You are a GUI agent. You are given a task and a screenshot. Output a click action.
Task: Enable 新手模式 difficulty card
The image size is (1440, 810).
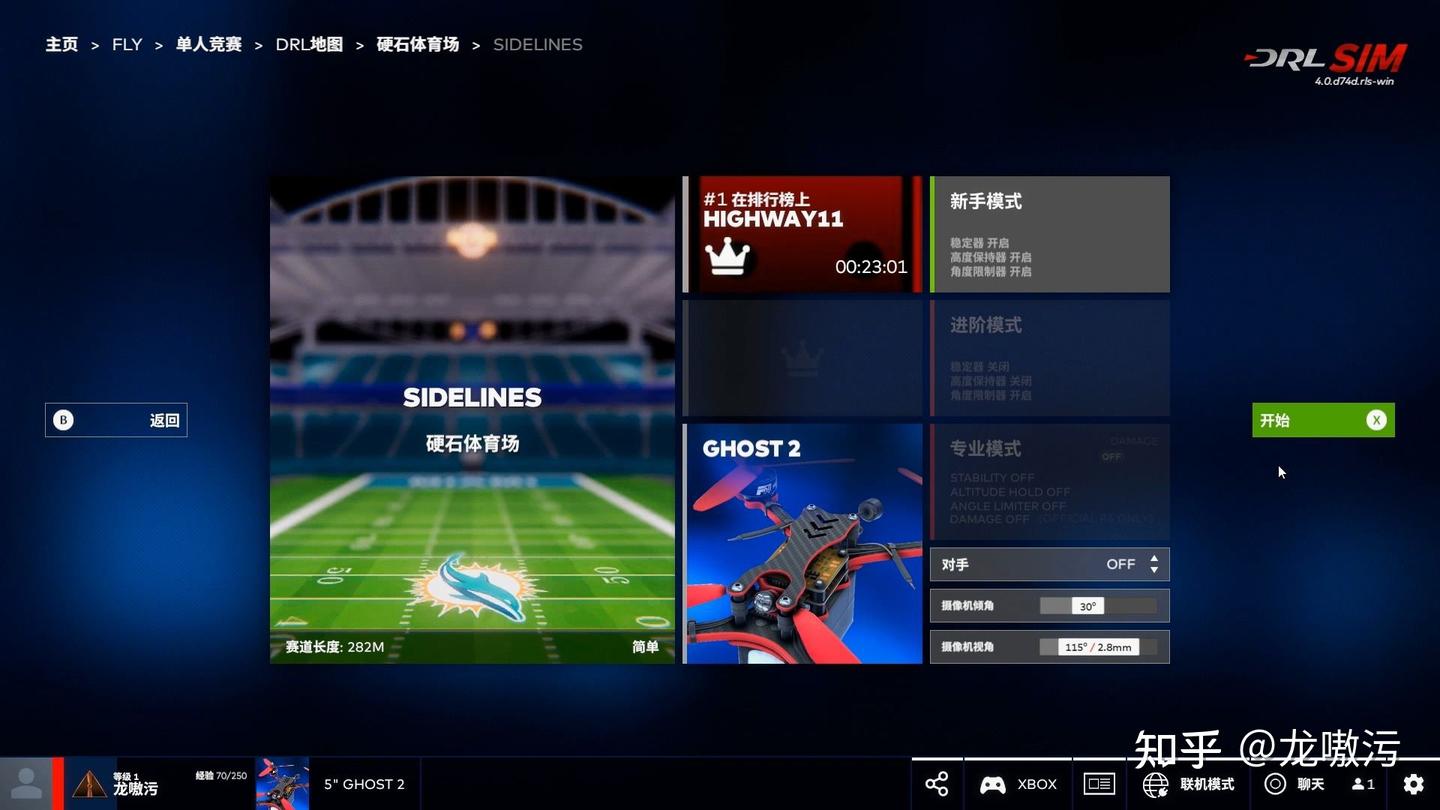[x=1049, y=233]
